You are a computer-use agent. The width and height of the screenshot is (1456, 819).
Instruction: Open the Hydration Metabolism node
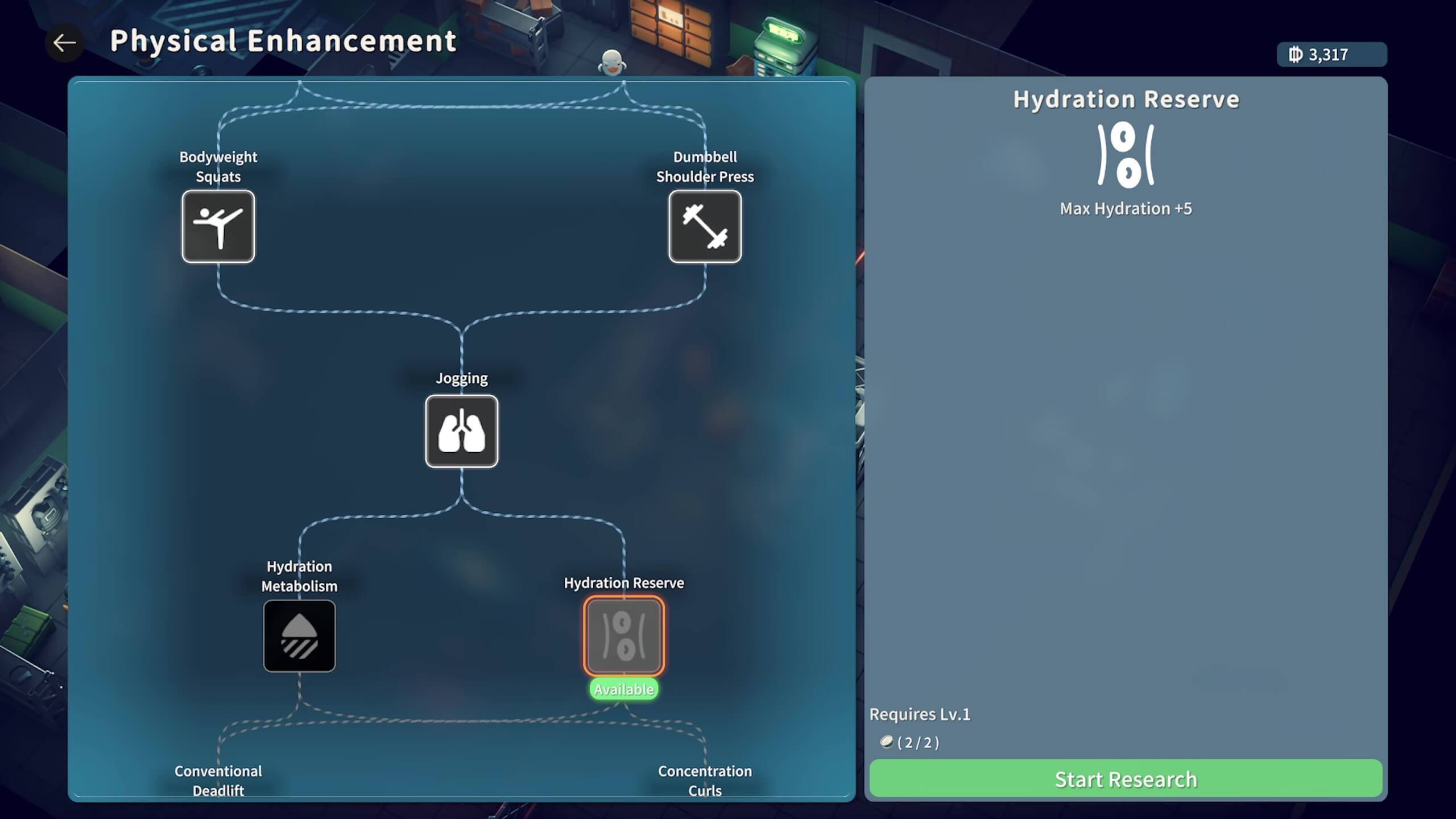(299, 636)
